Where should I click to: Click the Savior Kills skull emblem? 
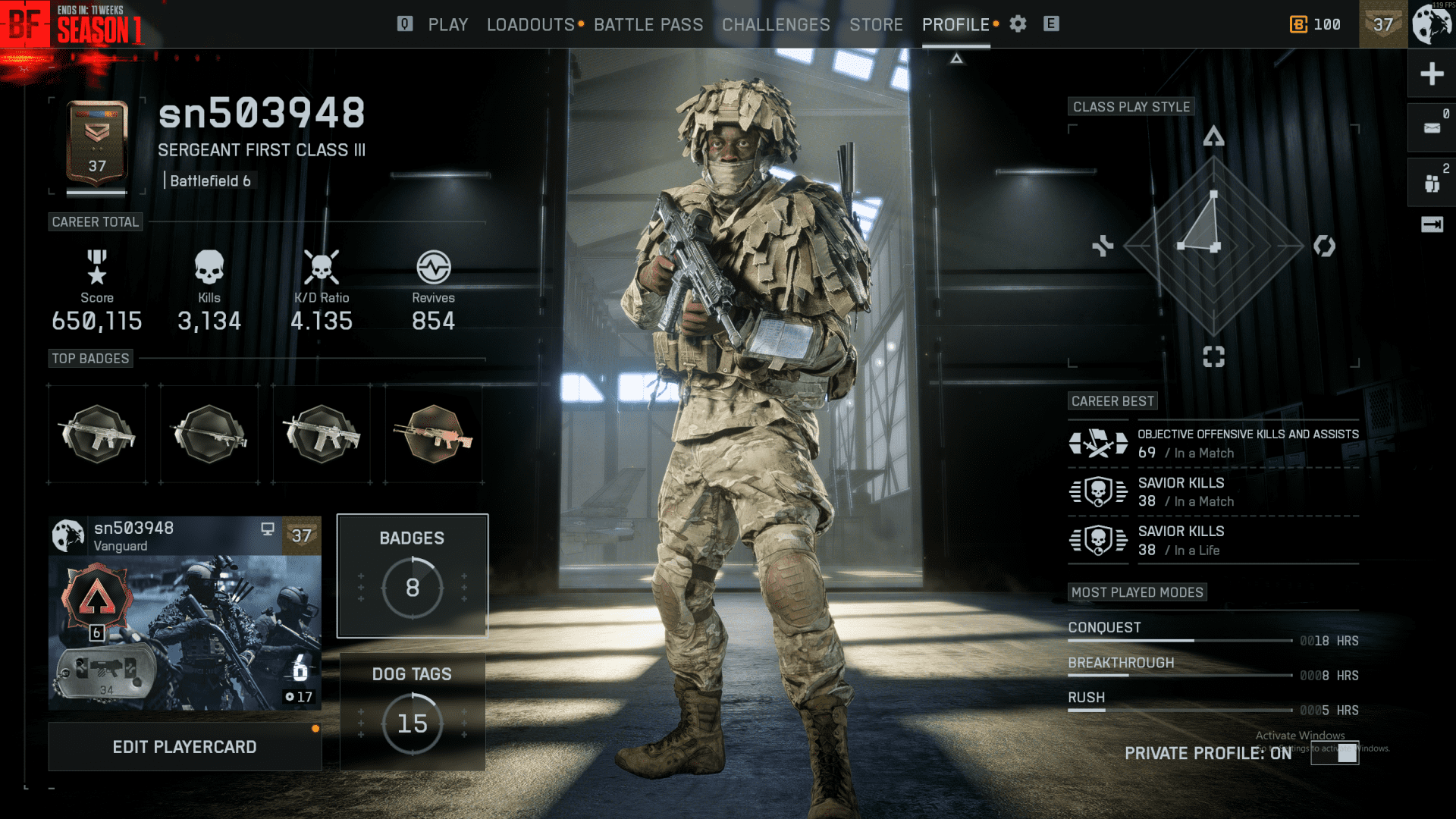pos(1098,491)
